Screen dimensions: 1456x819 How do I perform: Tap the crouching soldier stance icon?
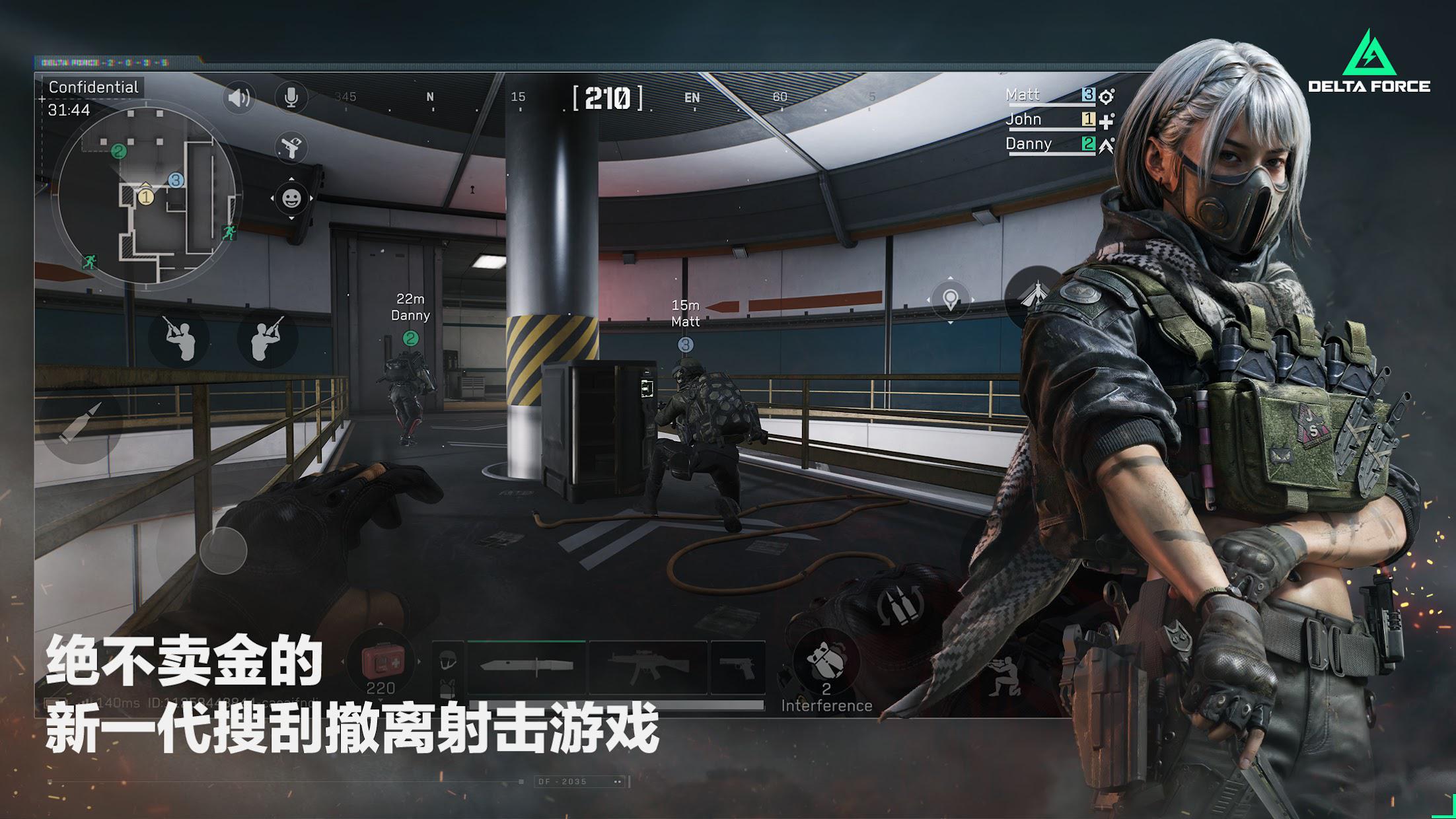coord(1003,676)
